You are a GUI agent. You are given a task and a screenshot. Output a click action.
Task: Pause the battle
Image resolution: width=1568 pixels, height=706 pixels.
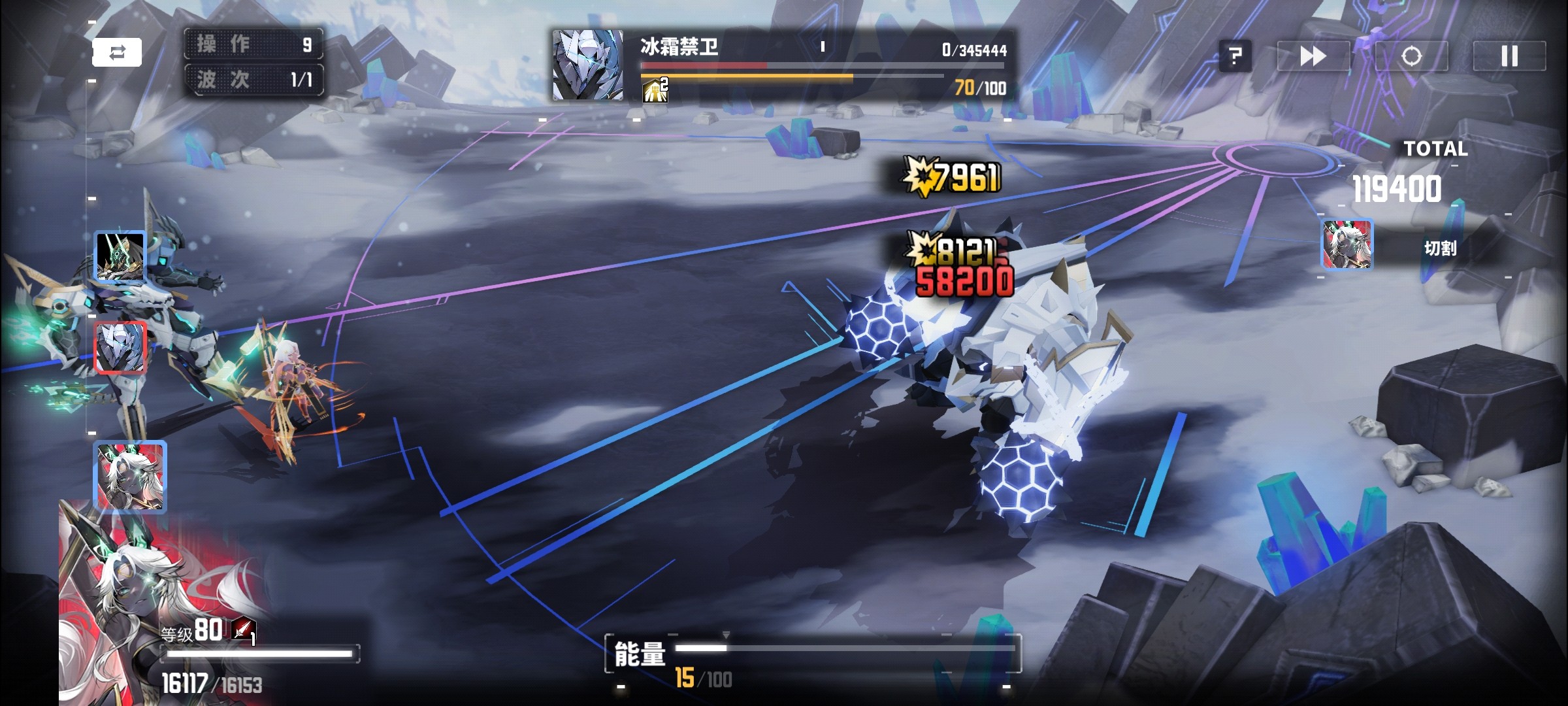click(1509, 56)
